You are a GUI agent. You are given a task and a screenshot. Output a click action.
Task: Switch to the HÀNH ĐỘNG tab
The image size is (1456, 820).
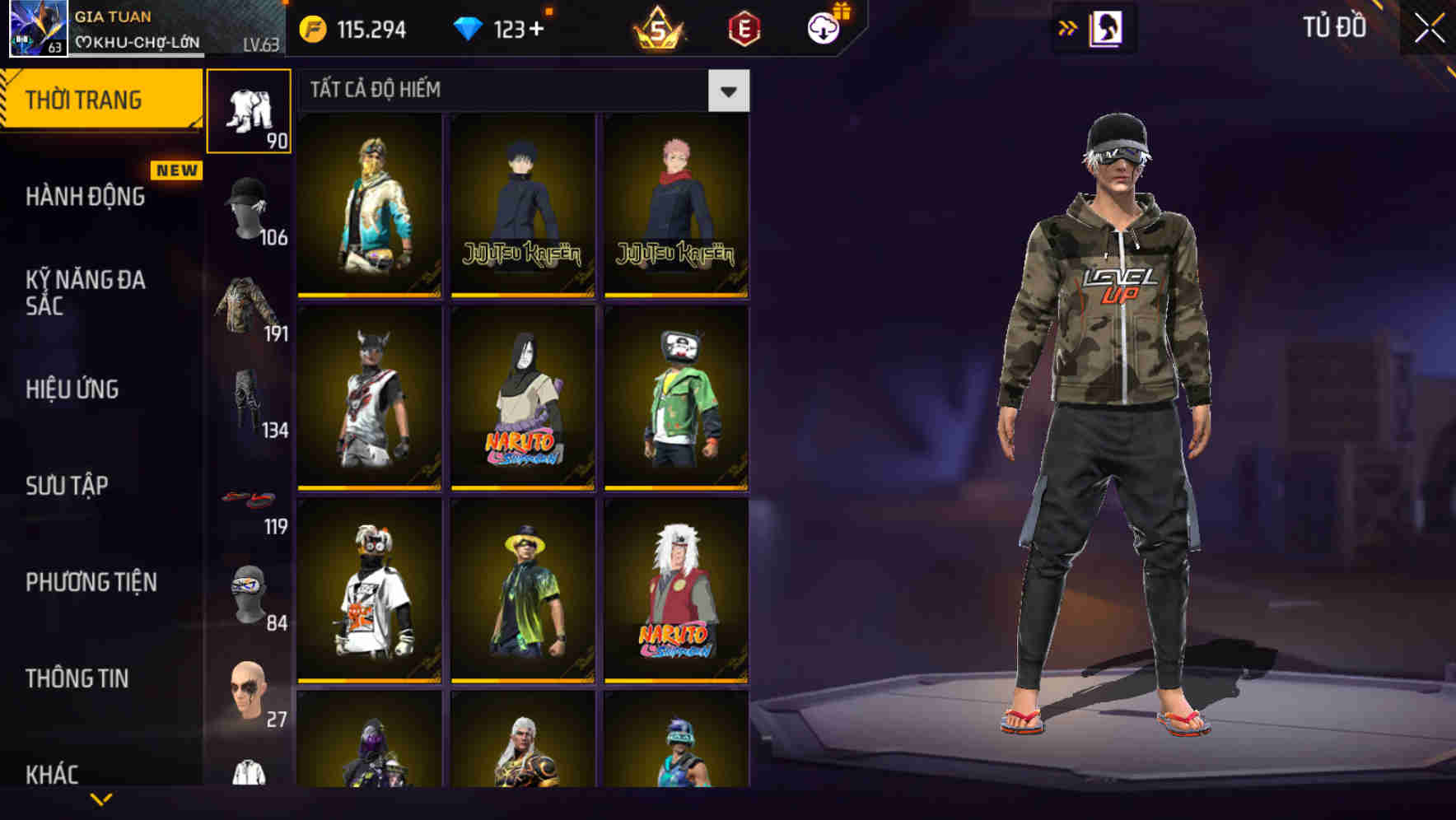coord(84,198)
